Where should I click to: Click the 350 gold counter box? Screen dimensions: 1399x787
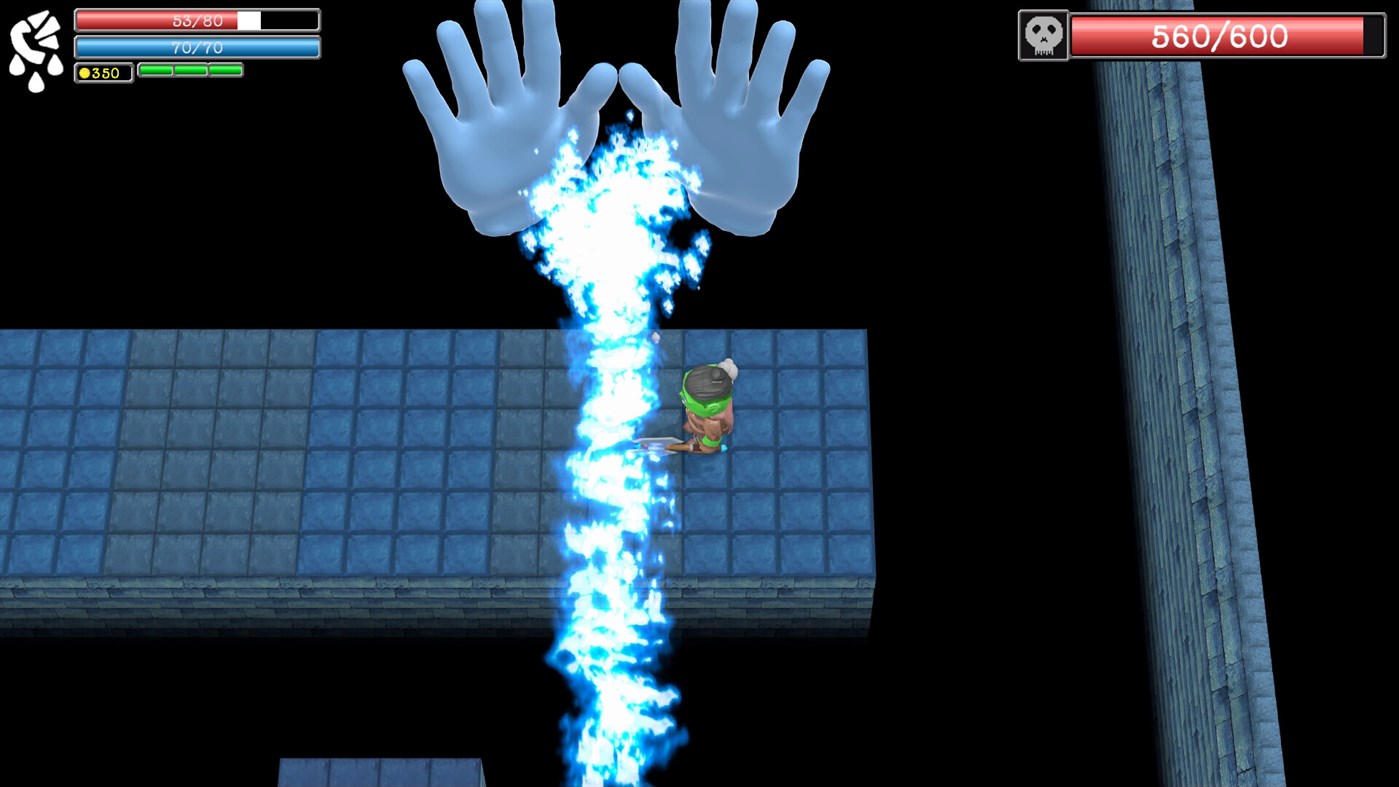point(101,71)
